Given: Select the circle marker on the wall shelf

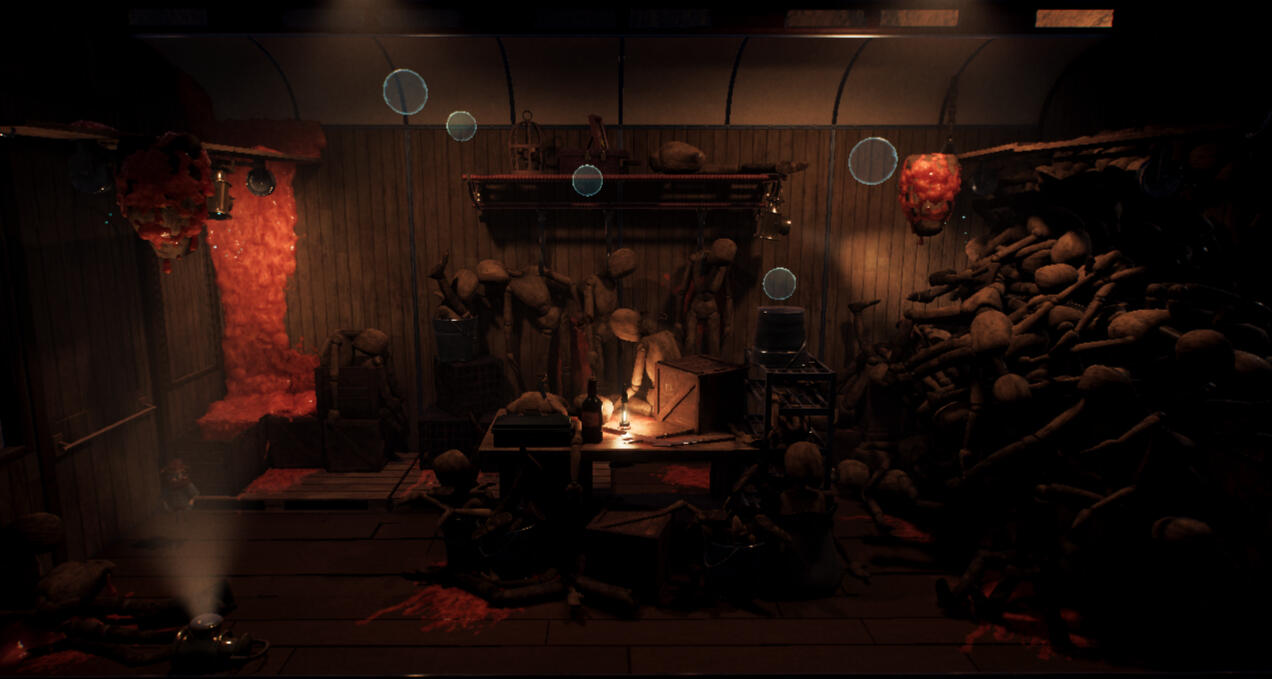Looking at the screenshot, I should (x=587, y=180).
